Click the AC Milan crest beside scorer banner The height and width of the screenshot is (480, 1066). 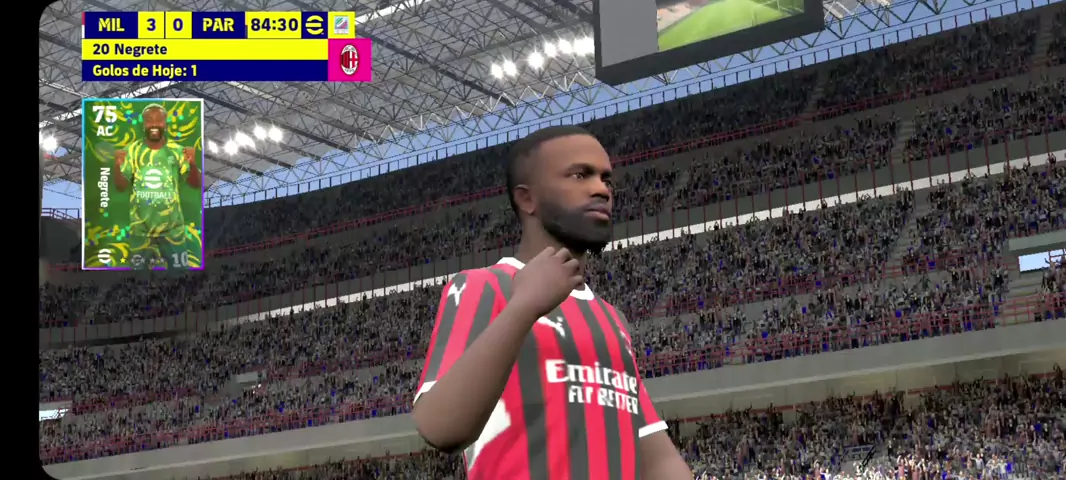pos(349,60)
